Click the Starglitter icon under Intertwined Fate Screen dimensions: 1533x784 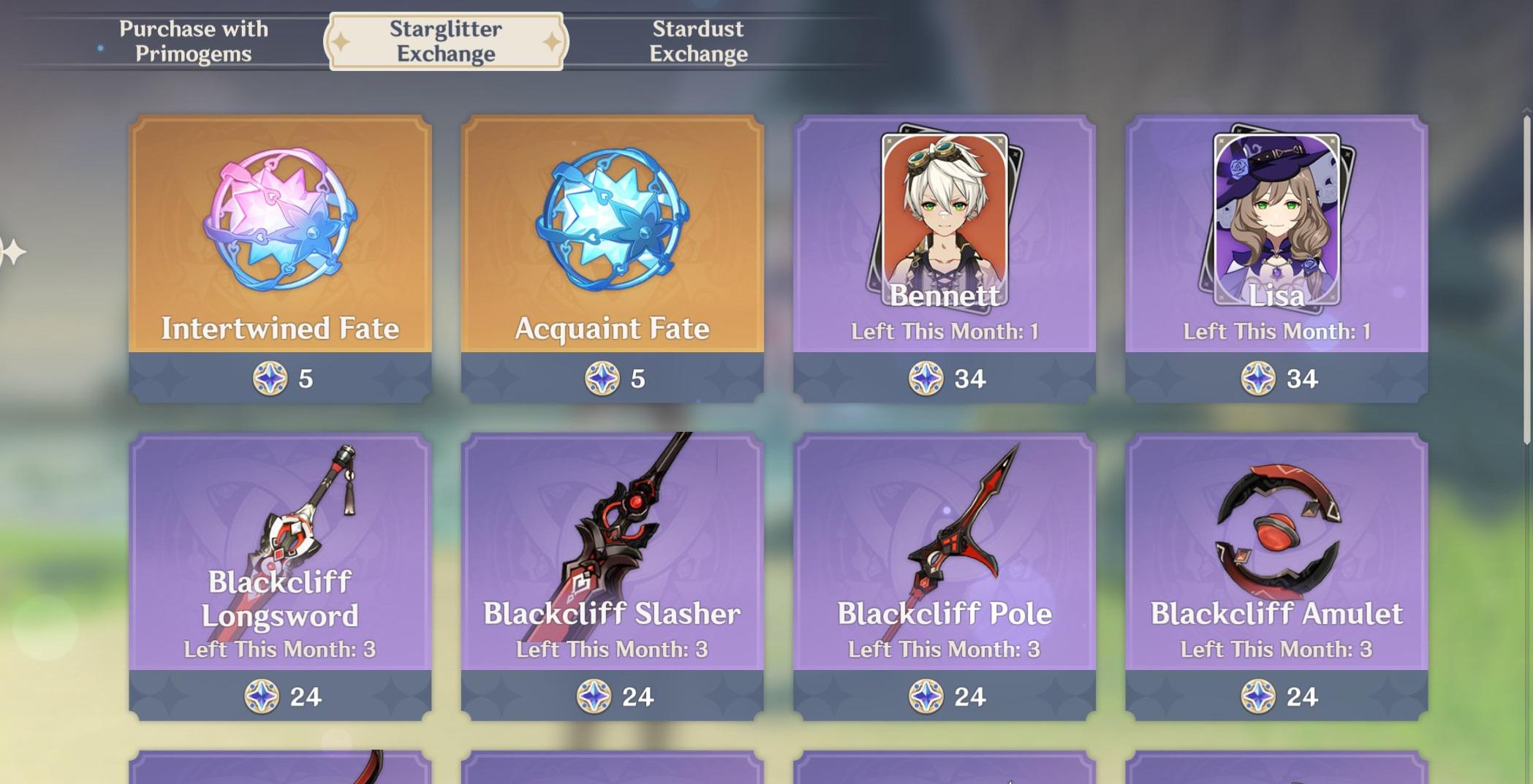[x=270, y=378]
